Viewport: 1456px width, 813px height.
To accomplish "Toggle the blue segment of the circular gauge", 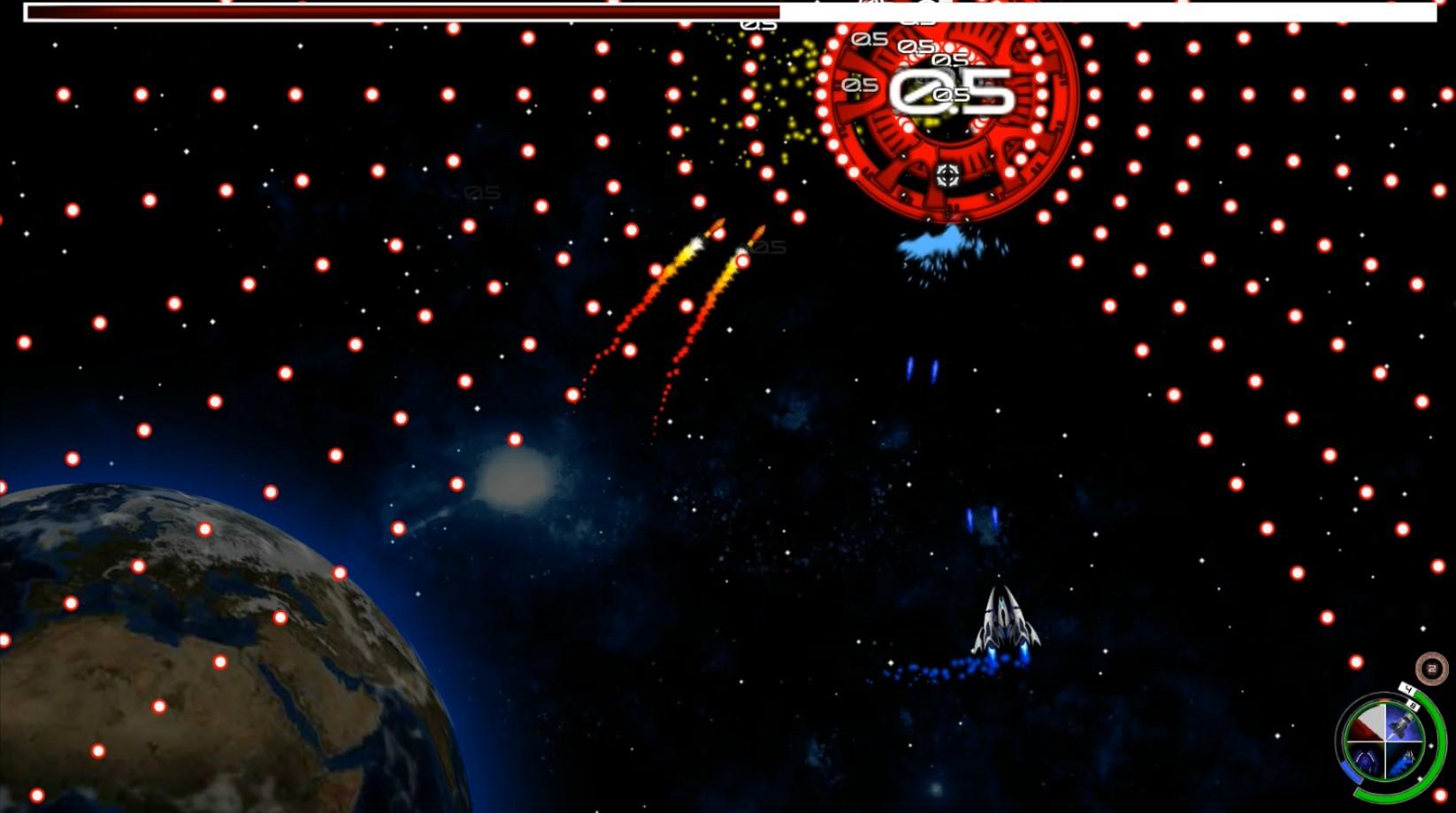I will point(1351,771).
